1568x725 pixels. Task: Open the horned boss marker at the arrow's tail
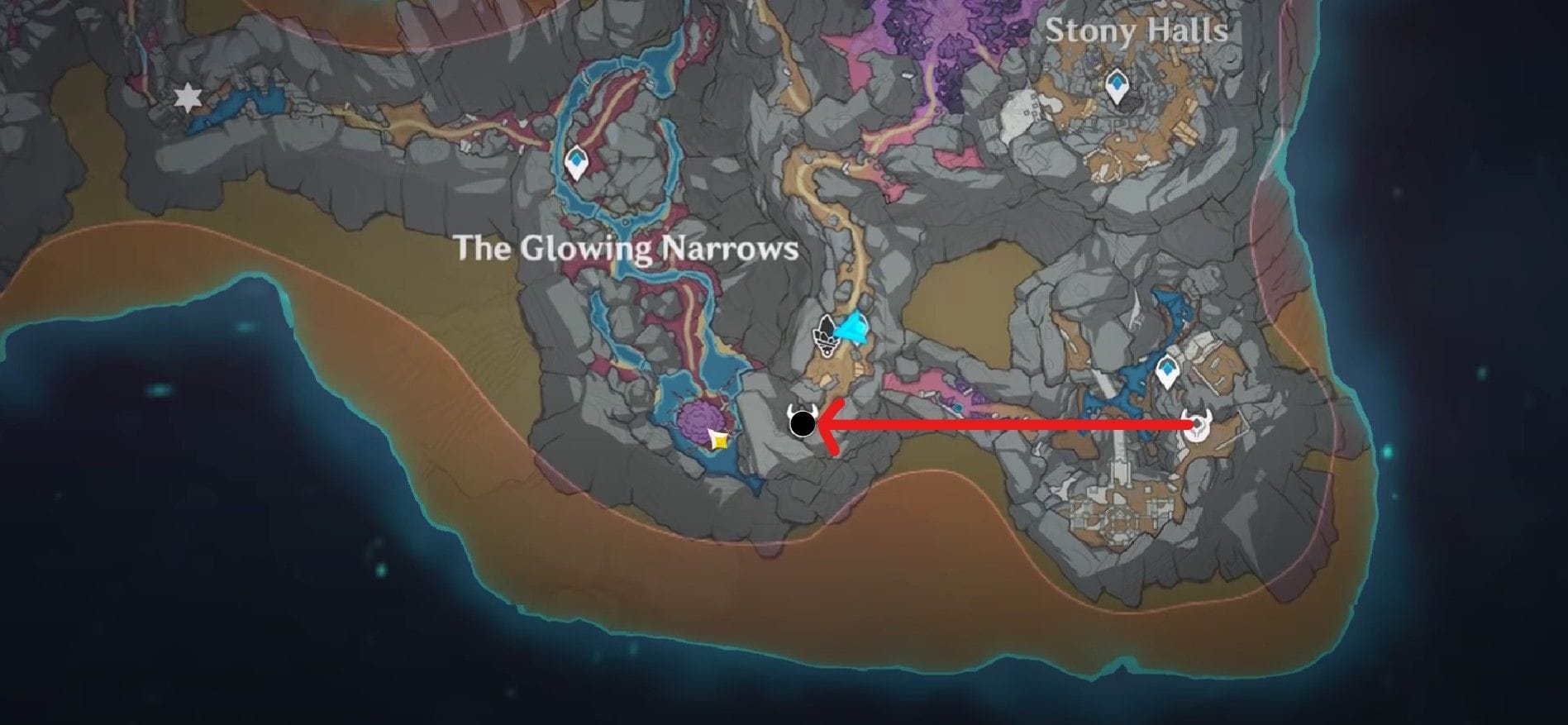click(1198, 422)
